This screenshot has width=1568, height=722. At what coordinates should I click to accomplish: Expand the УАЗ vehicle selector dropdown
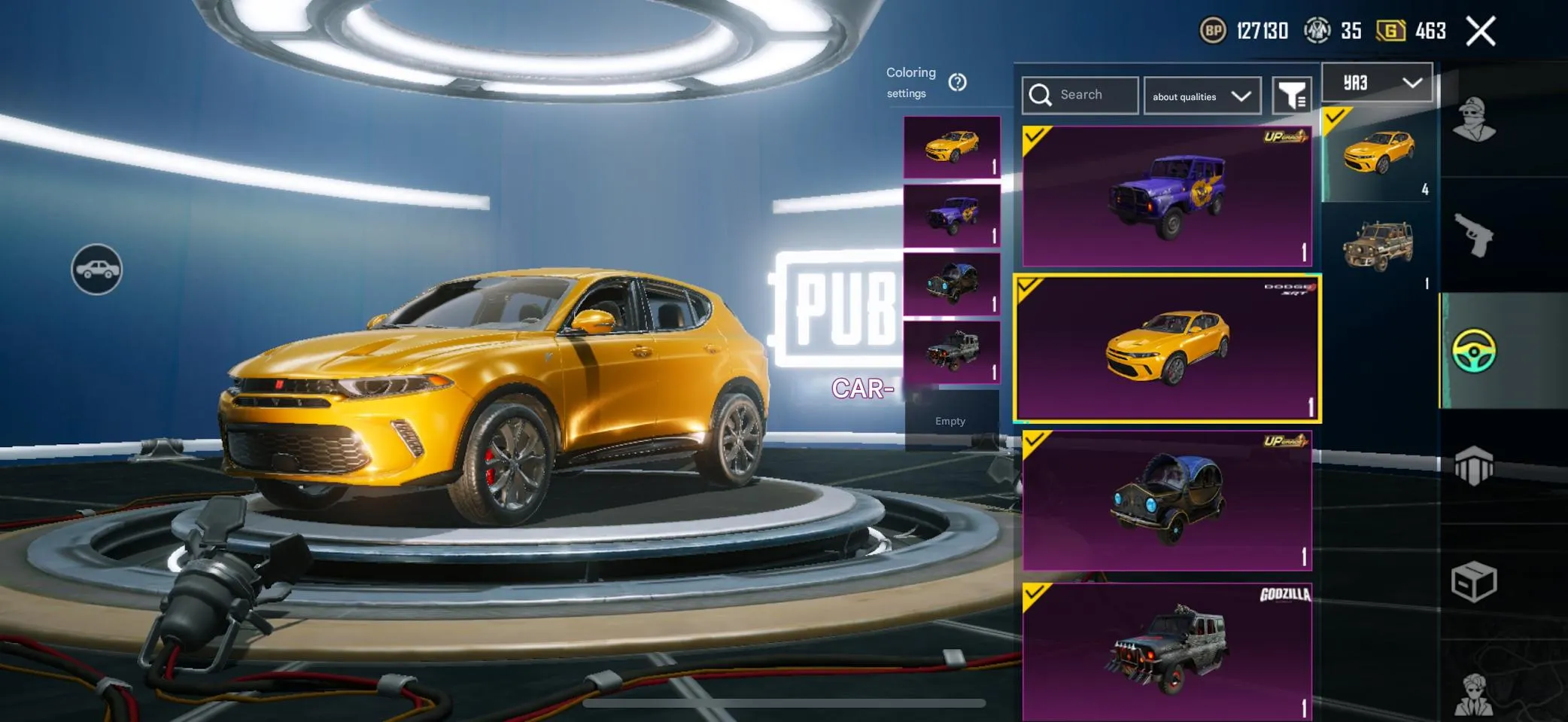click(x=1376, y=83)
